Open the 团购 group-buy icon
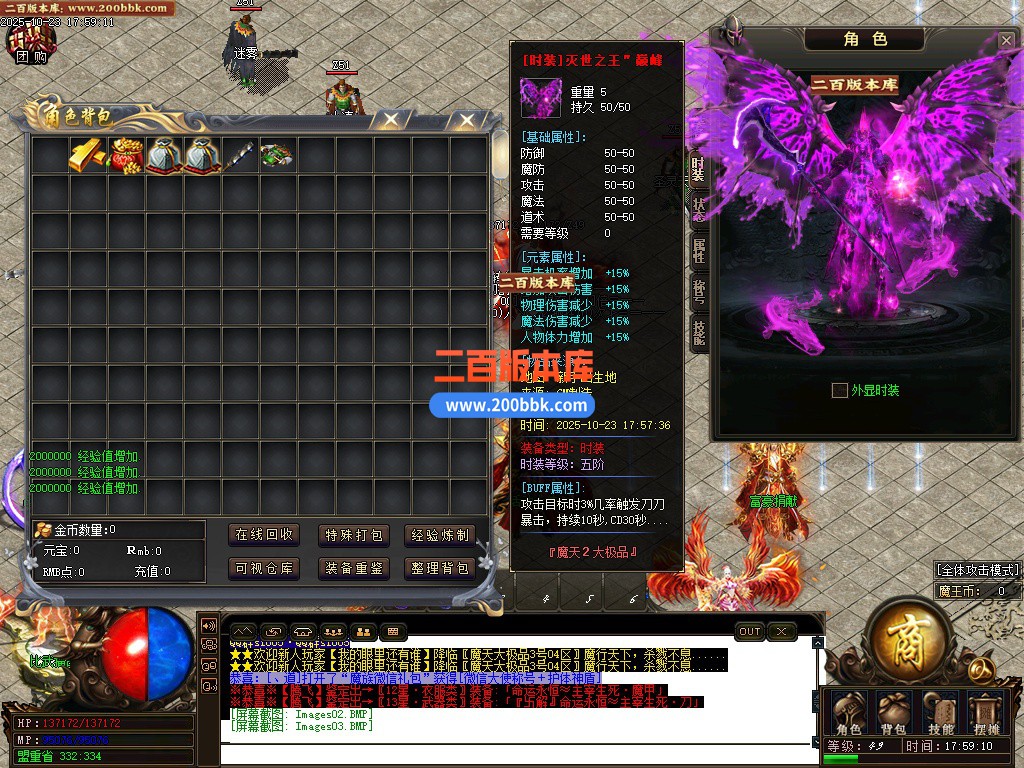The height and width of the screenshot is (768, 1024). pyautogui.click(x=30, y=40)
